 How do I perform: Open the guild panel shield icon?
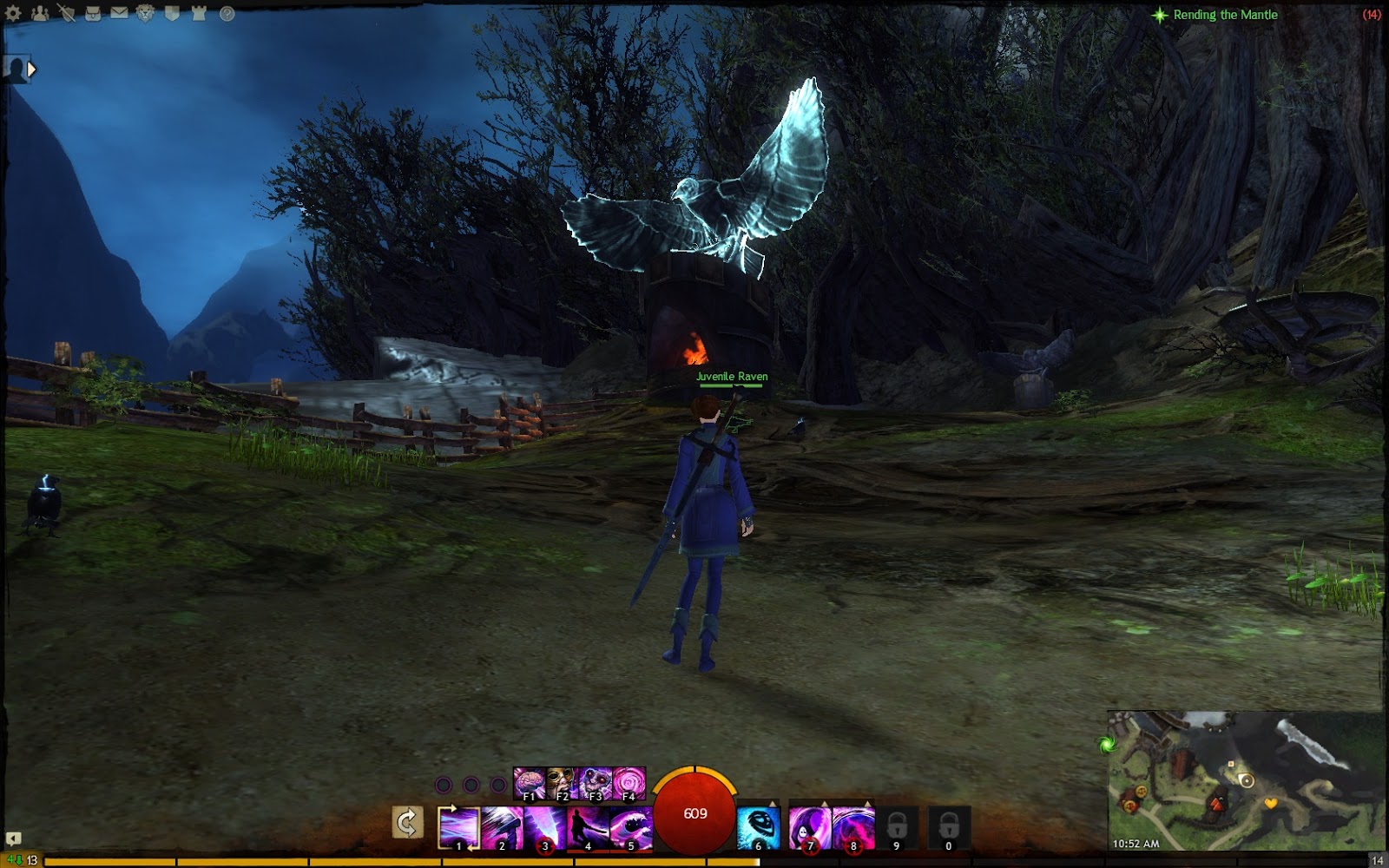click(172, 13)
